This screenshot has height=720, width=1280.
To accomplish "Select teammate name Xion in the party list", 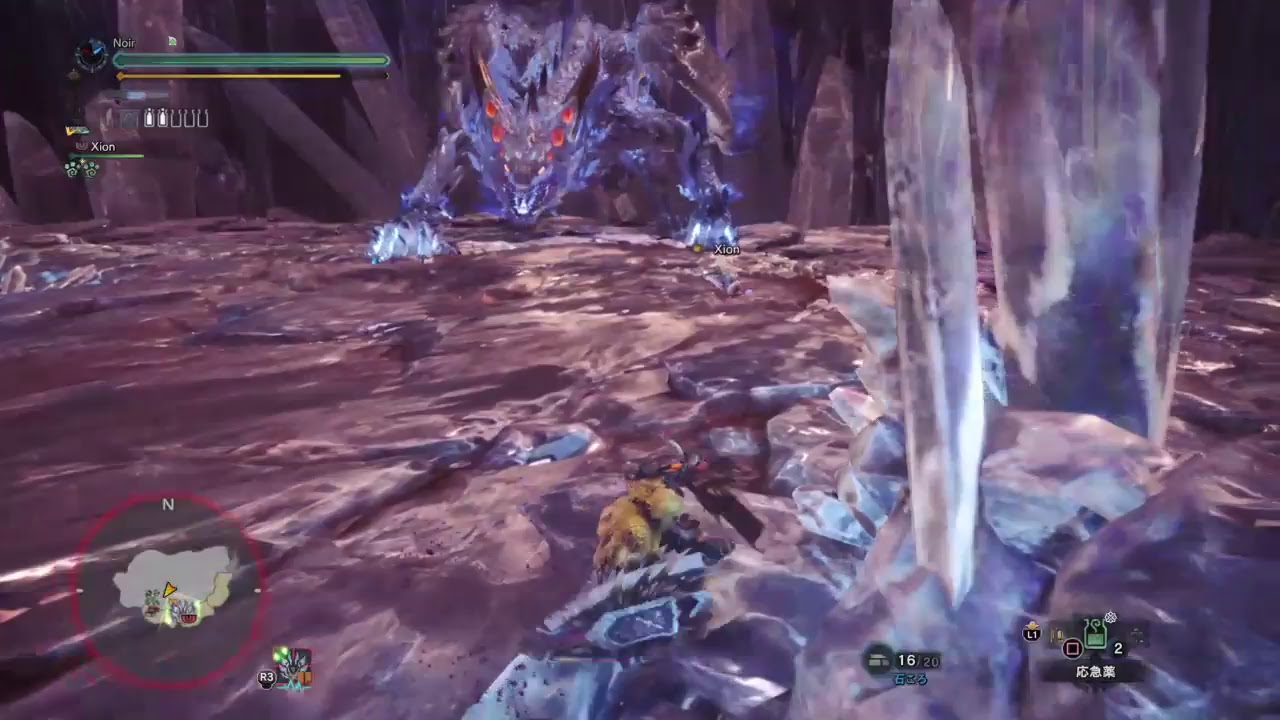I will 104,146.
